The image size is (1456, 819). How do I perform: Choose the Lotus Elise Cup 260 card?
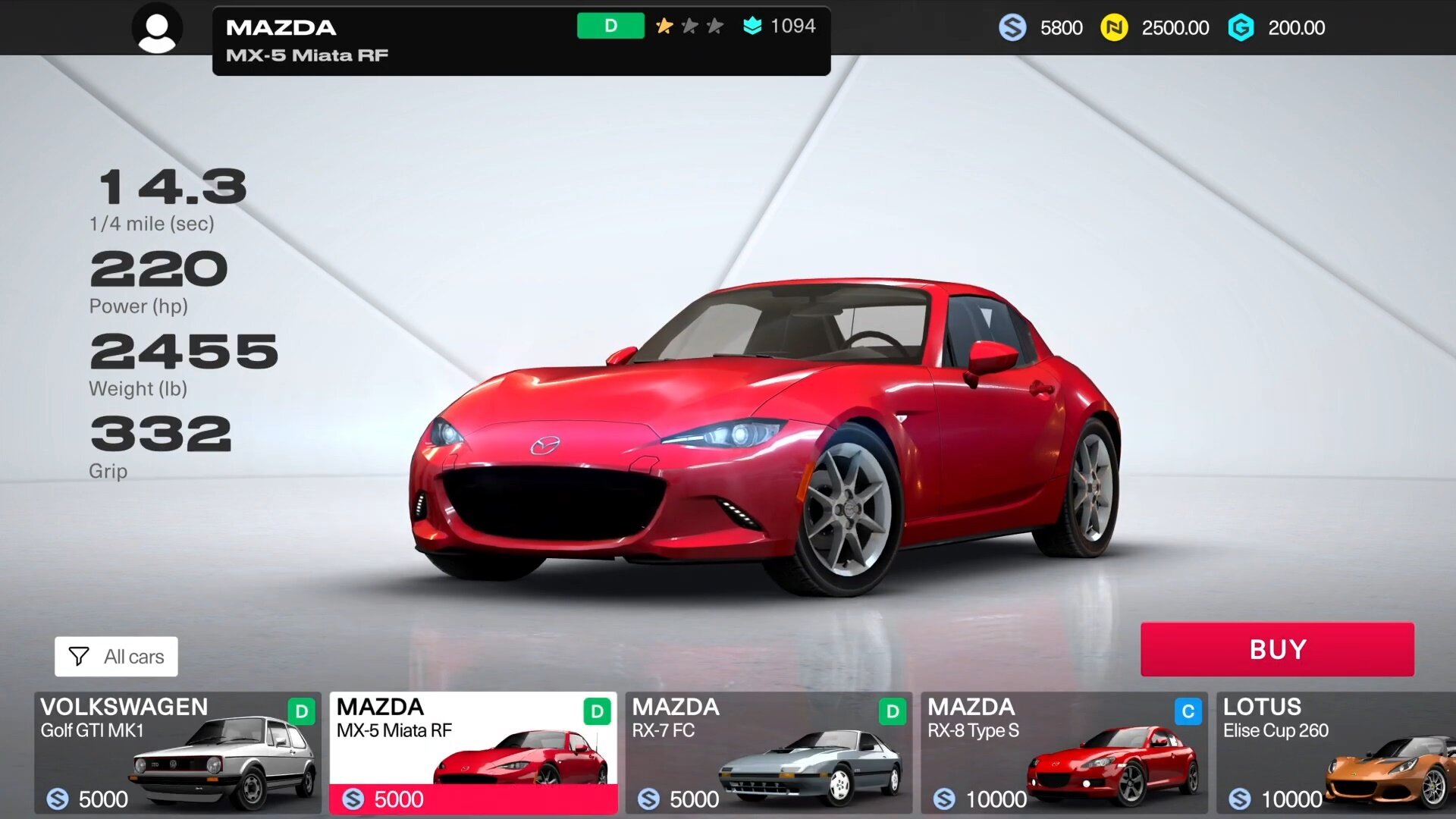click(1336, 752)
